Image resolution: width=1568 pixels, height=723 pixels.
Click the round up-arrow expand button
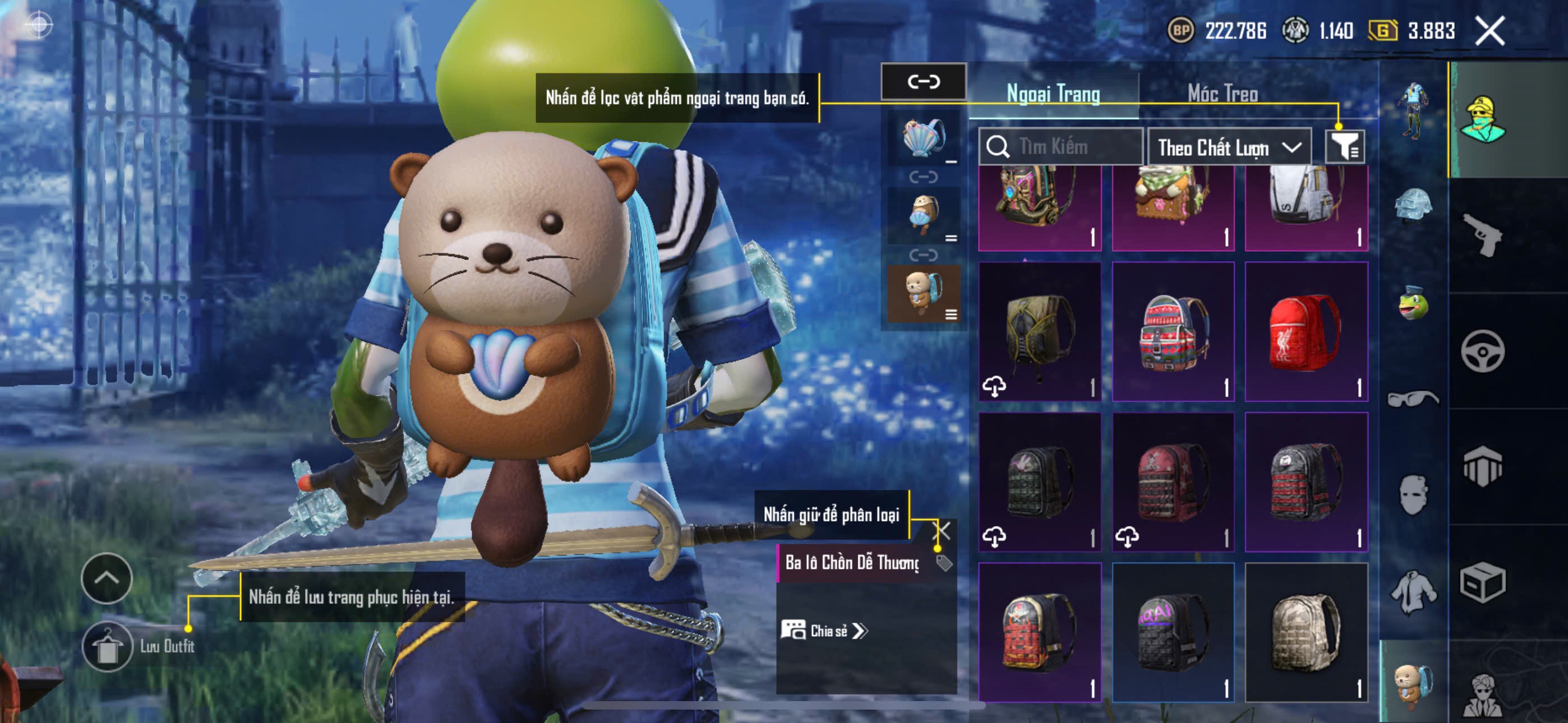107,577
